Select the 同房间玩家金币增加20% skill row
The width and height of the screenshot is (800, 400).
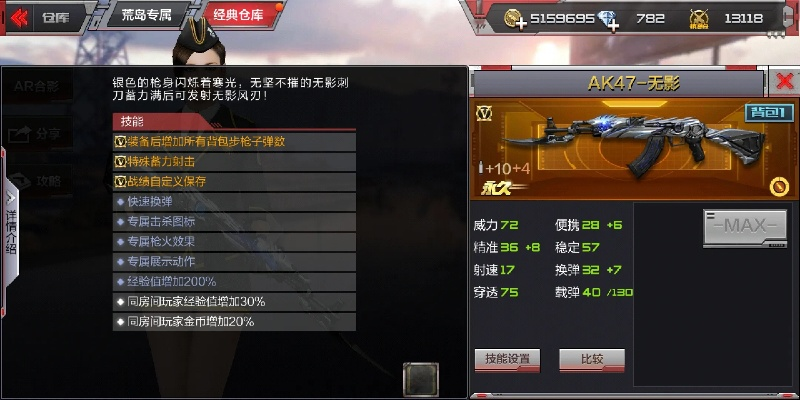pos(234,322)
